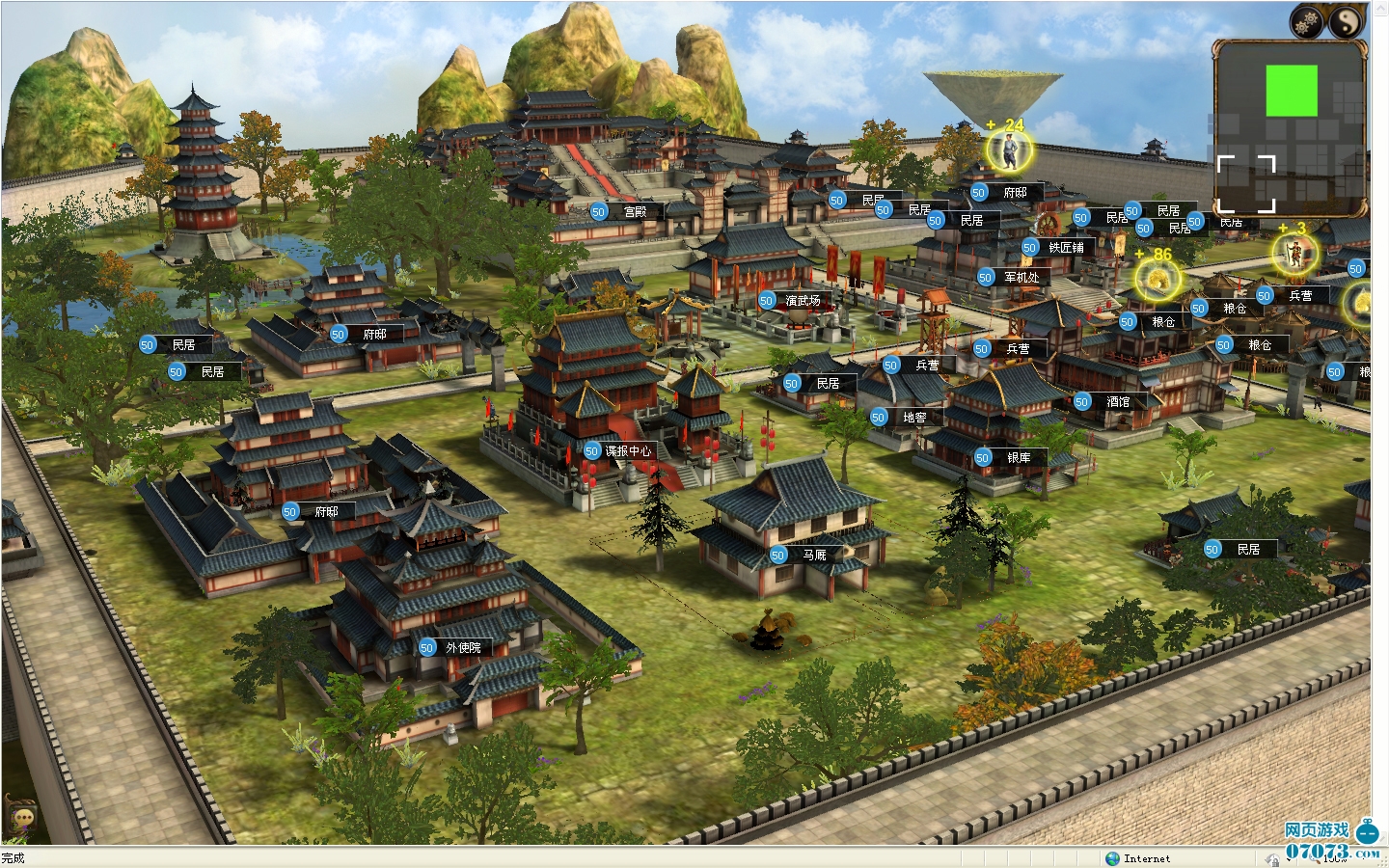The width and height of the screenshot is (1389, 868).
Task: Collect the +3 soldier bubble
Action: pyautogui.click(x=1295, y=254)
